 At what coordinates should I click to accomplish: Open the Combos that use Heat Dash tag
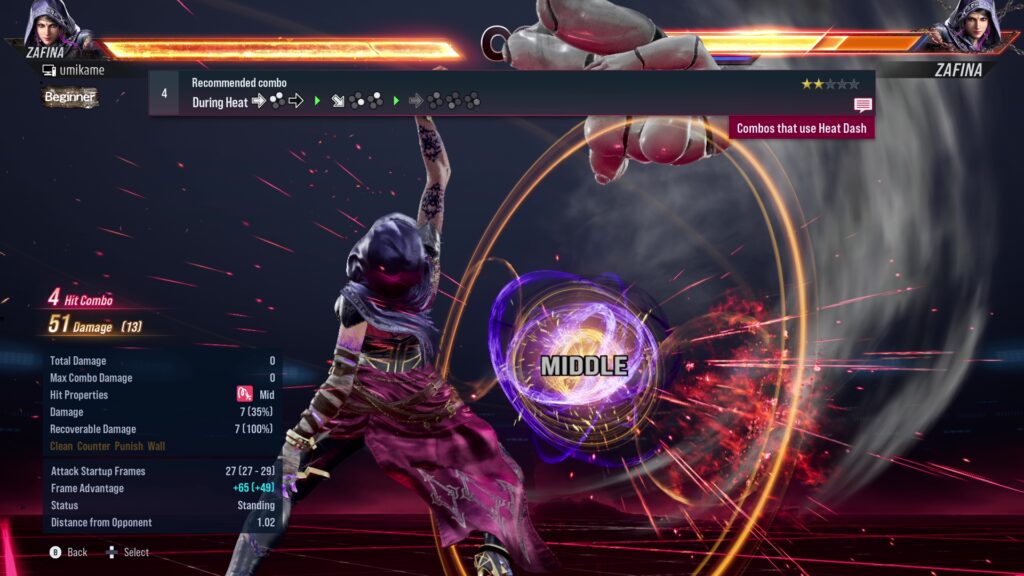tap(803, 128)
